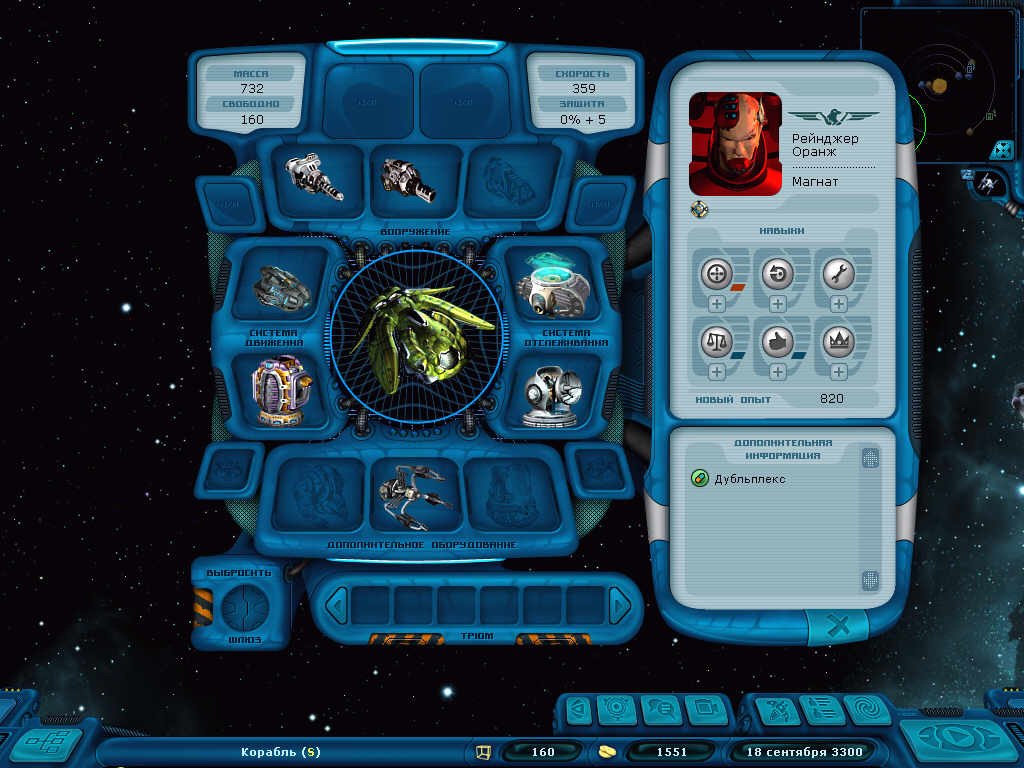This screenshot has width=1024, height=768.
Task: Open the airlock jettison hatch
Action: [x=242, y=605]
